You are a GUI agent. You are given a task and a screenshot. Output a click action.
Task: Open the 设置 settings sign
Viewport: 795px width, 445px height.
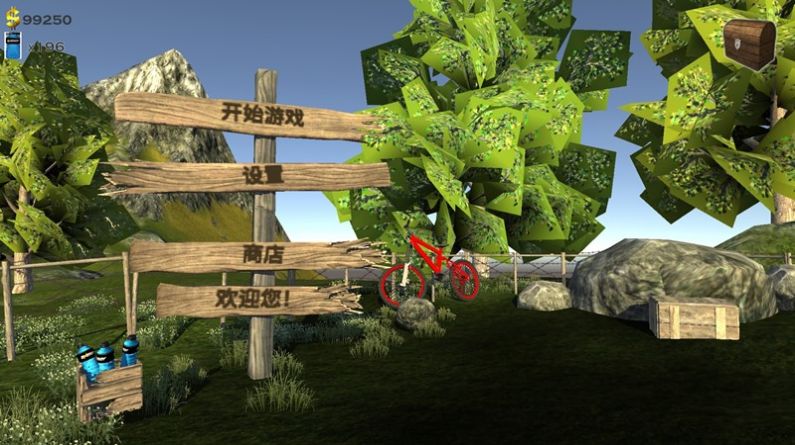262,176
